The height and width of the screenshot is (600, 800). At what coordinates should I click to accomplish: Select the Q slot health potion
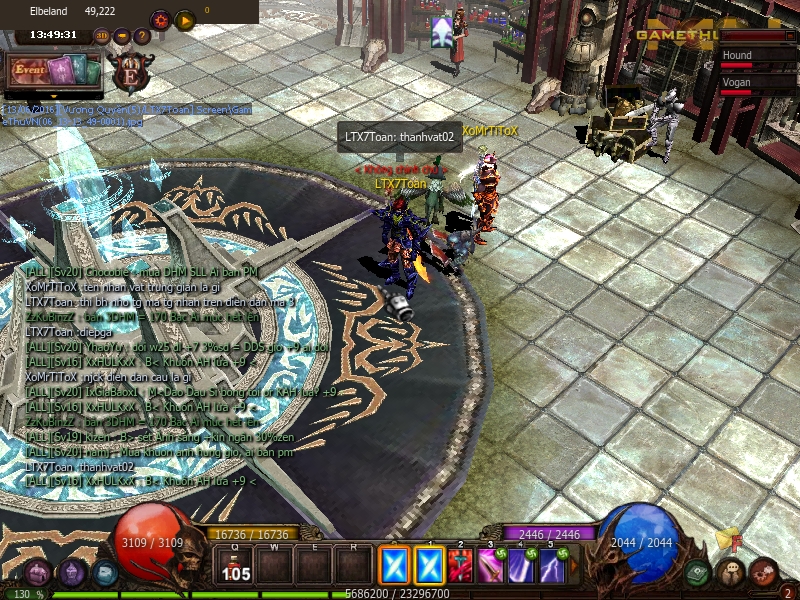236,567
